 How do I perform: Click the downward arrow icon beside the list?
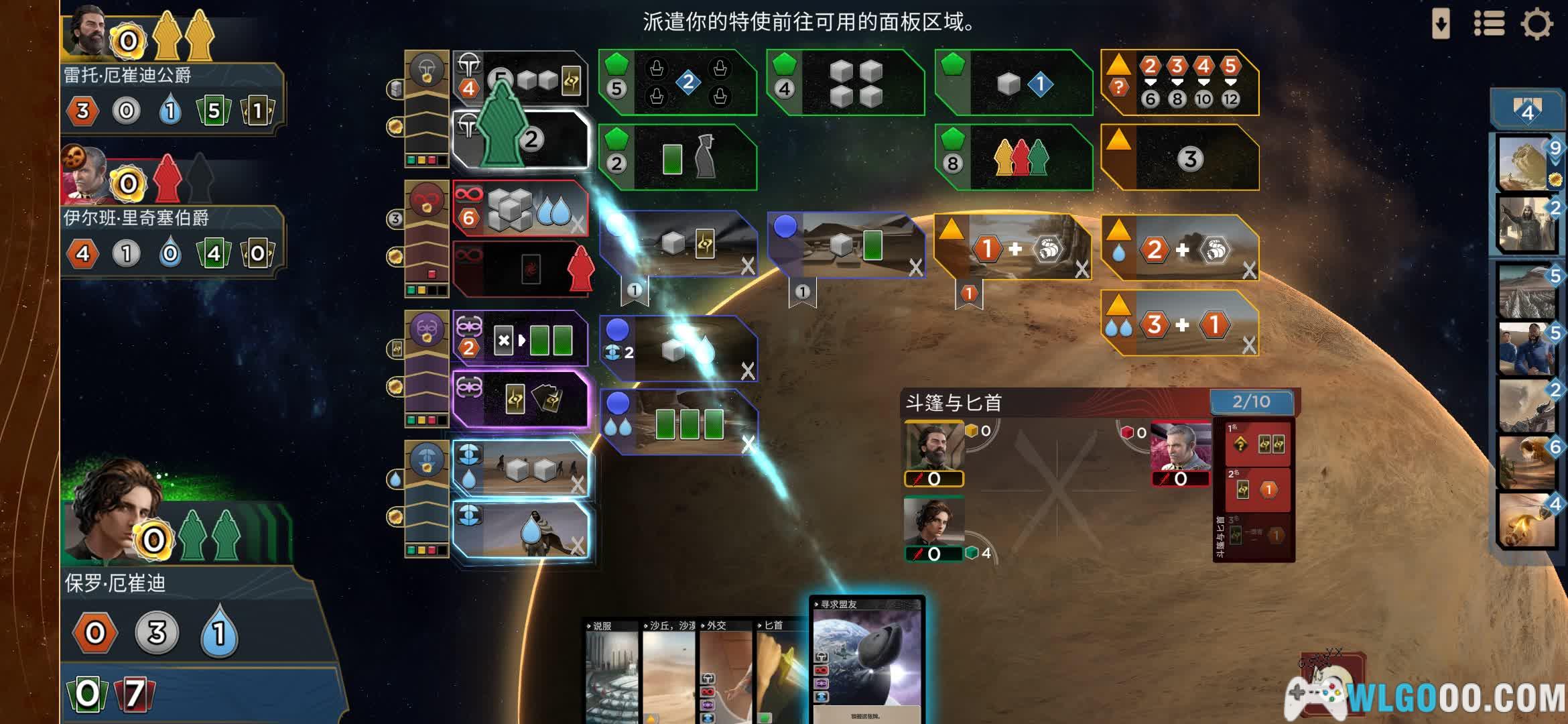[x=1441, y=24]
